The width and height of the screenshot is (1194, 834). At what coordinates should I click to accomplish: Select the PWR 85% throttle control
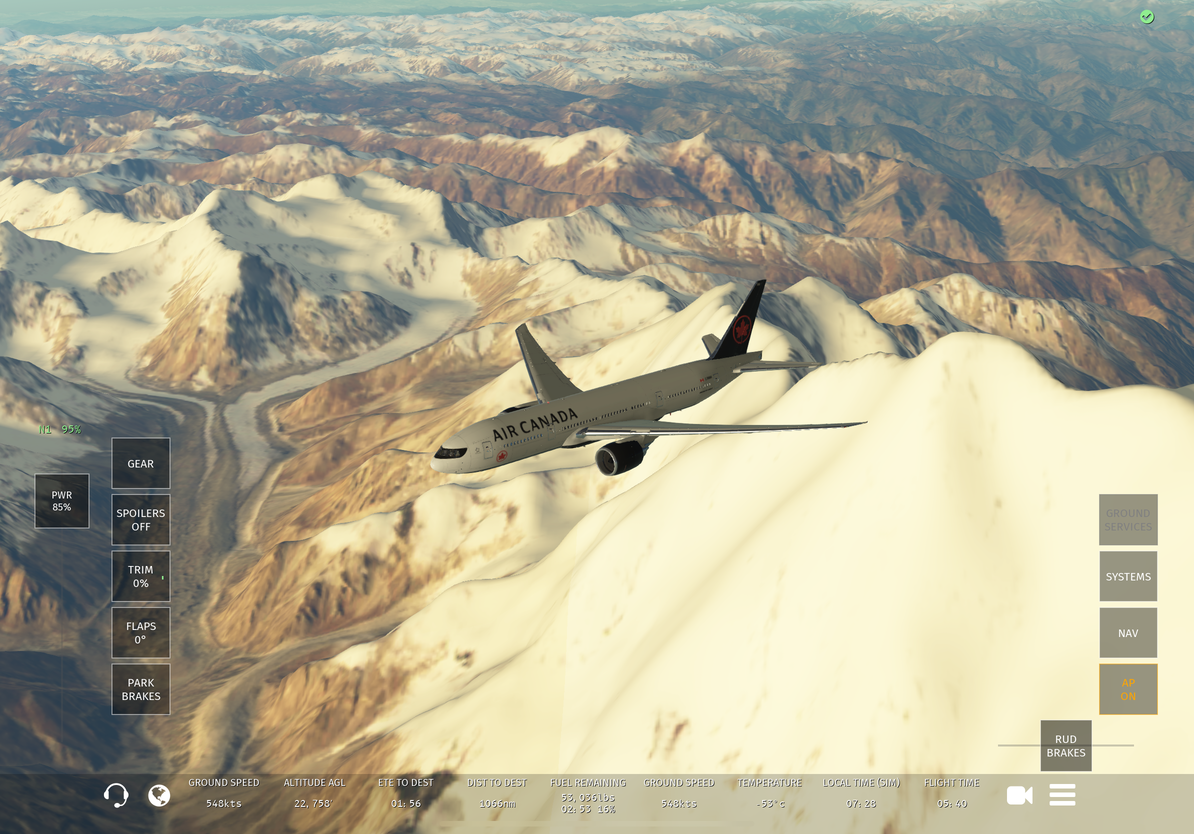[x=62, y=501]
